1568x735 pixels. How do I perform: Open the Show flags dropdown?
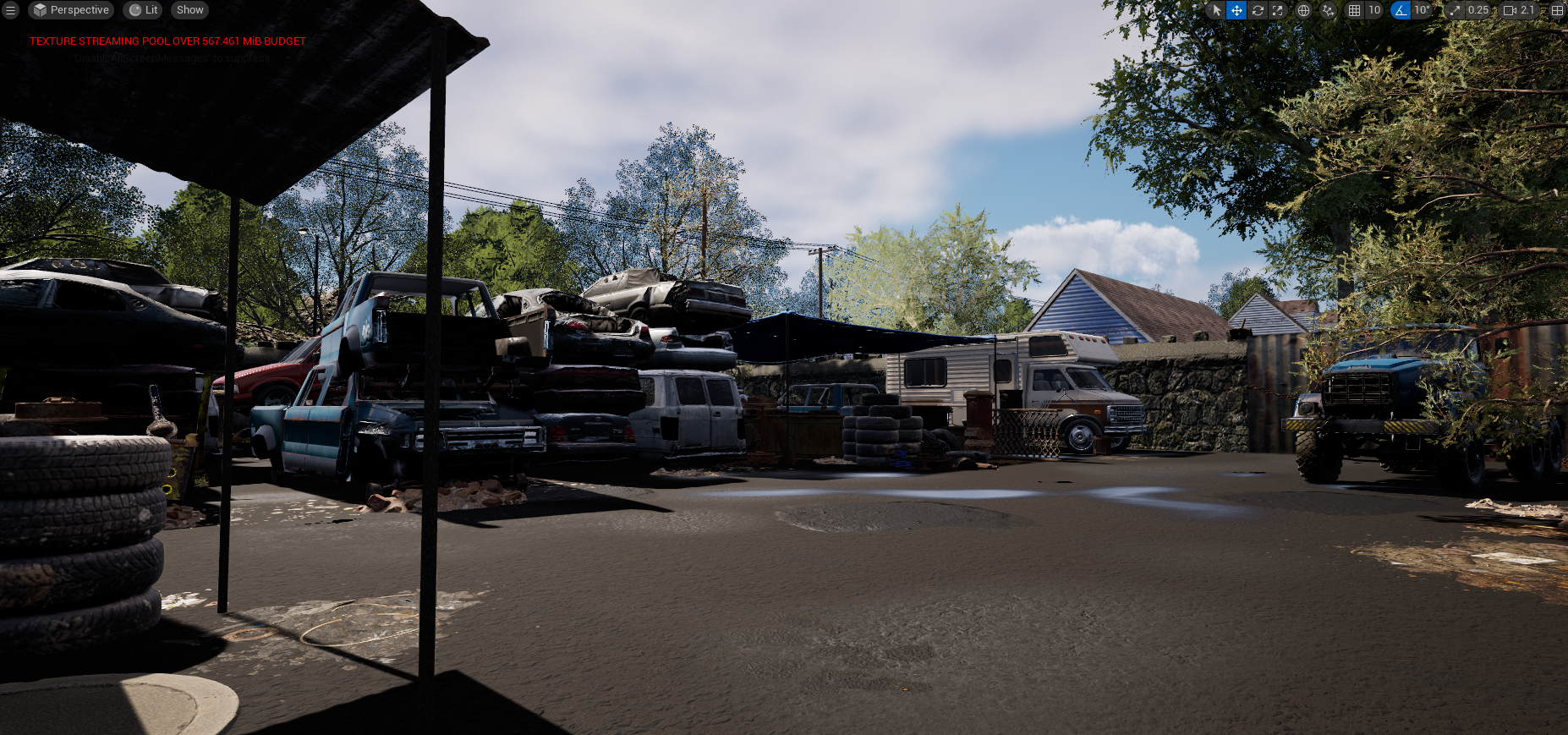click(189, 10)
